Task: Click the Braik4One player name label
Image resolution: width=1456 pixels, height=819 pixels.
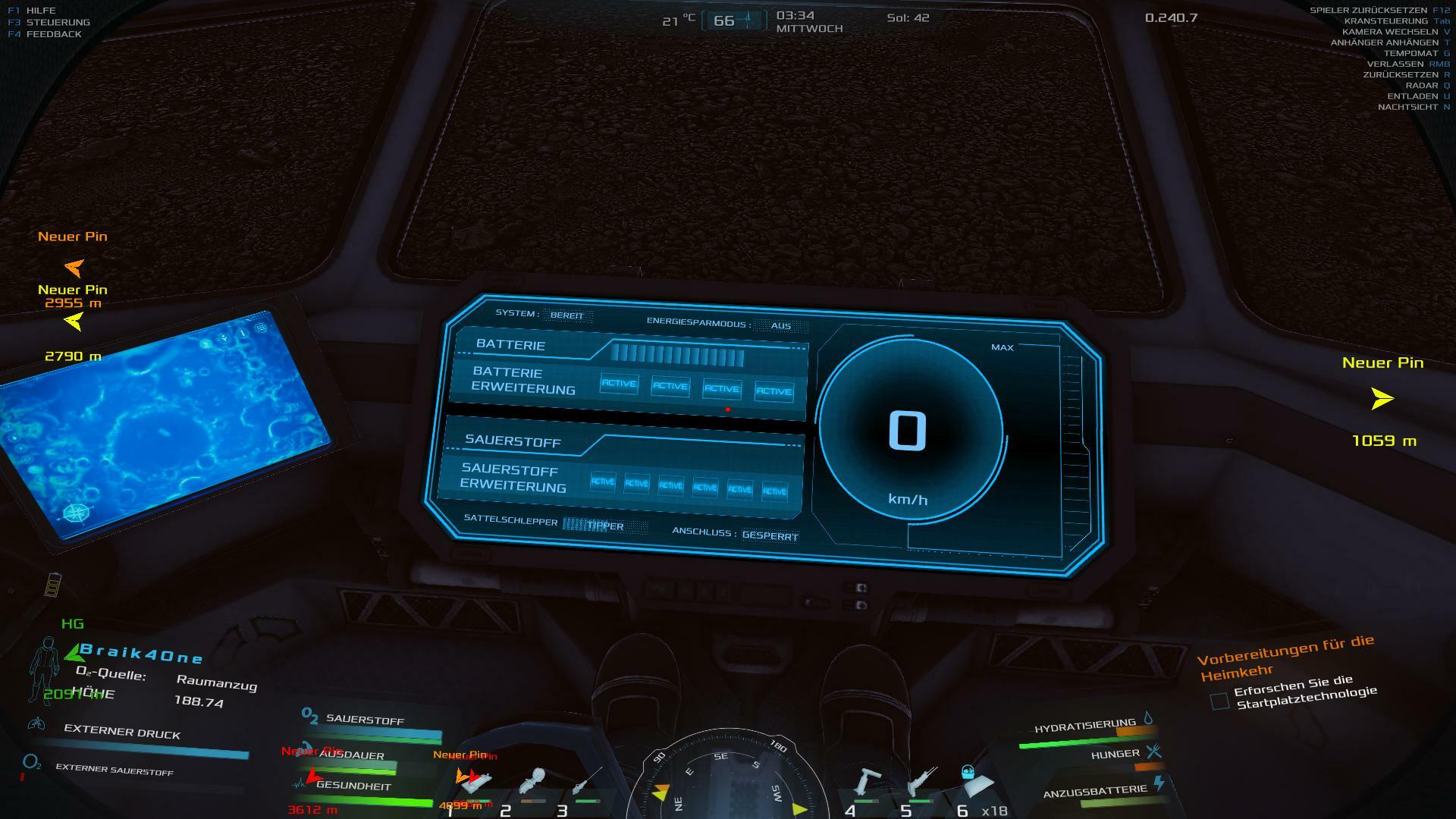Action: 141,653
